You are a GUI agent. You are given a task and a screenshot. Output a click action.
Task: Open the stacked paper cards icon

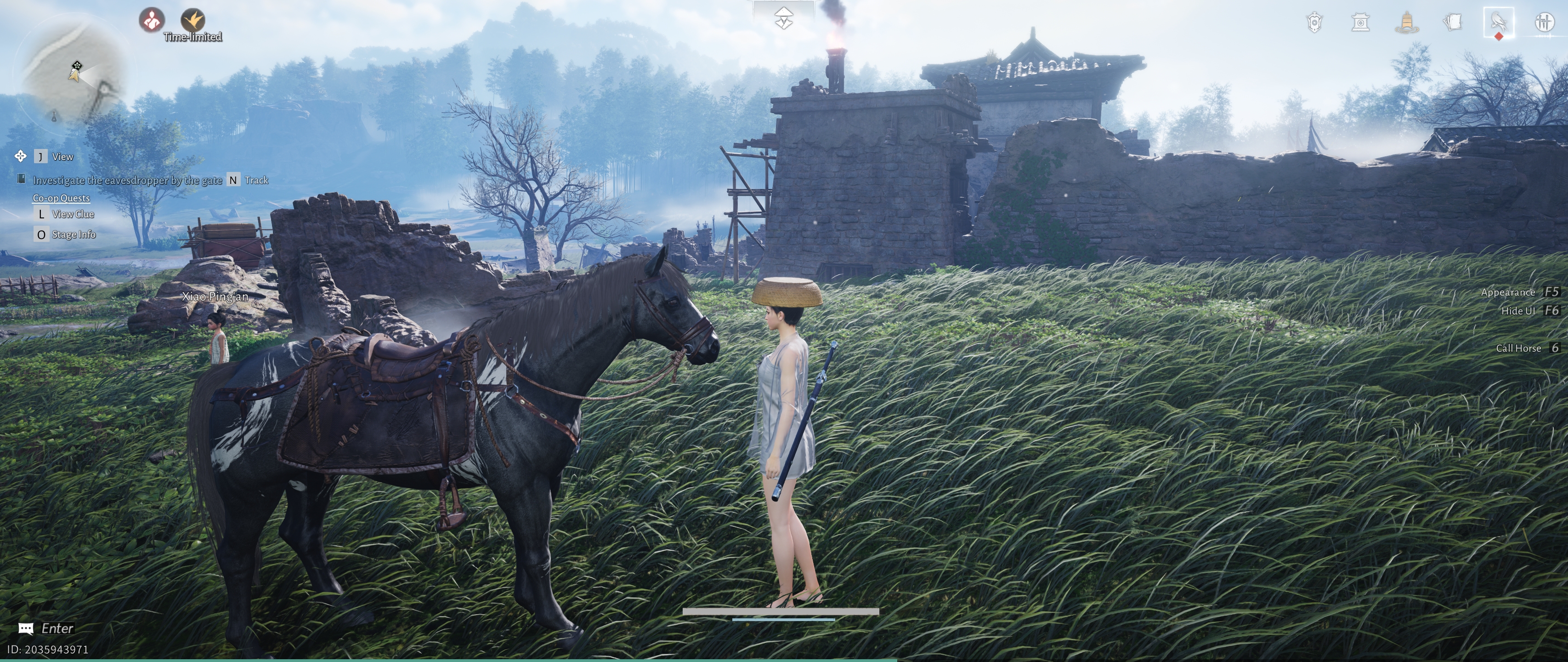[x=1452, y=23]
